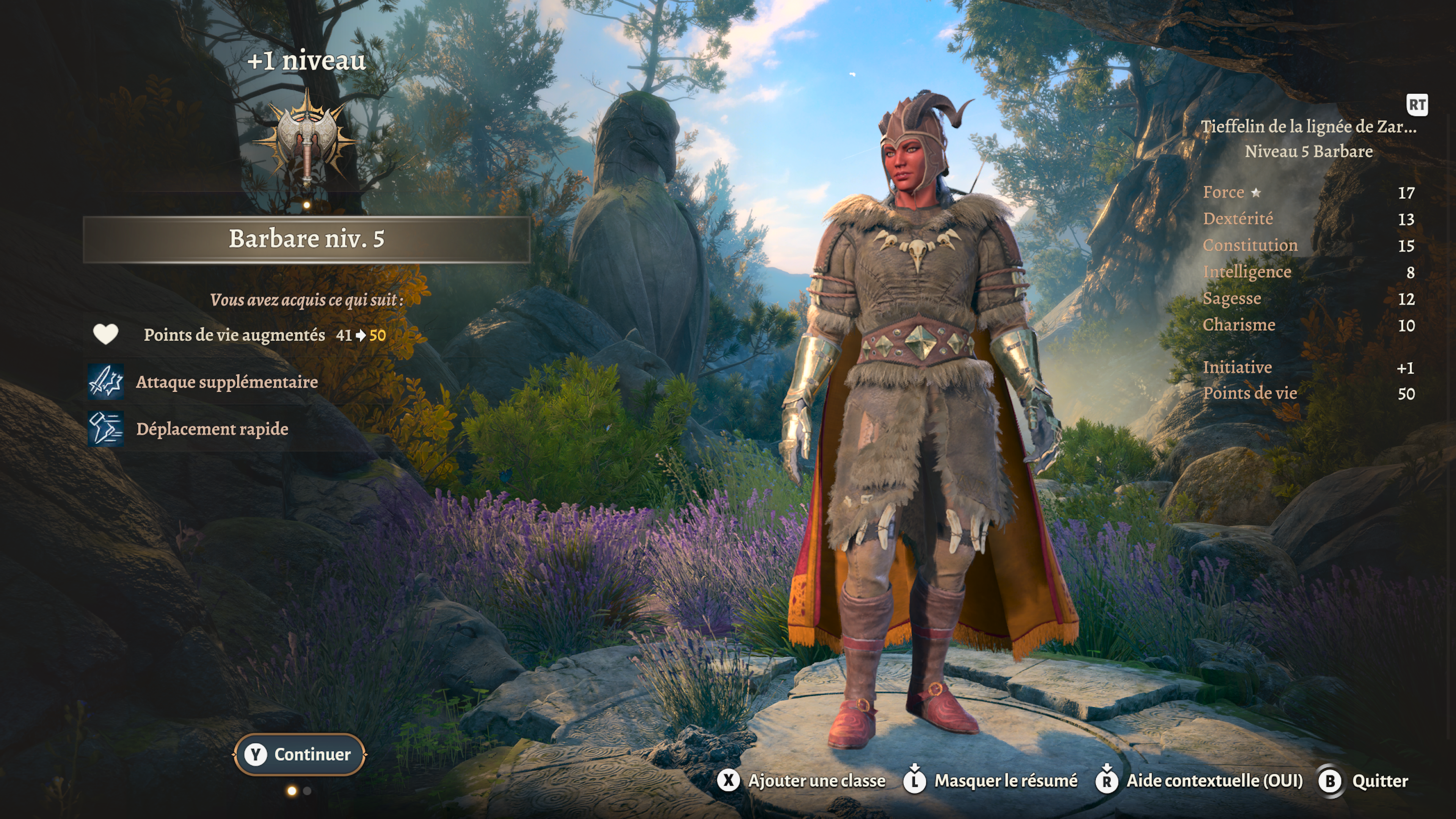Open the Barbare niv. 5 class banner
This screenshot has height=819, width=1456.
tap(306, 239)
